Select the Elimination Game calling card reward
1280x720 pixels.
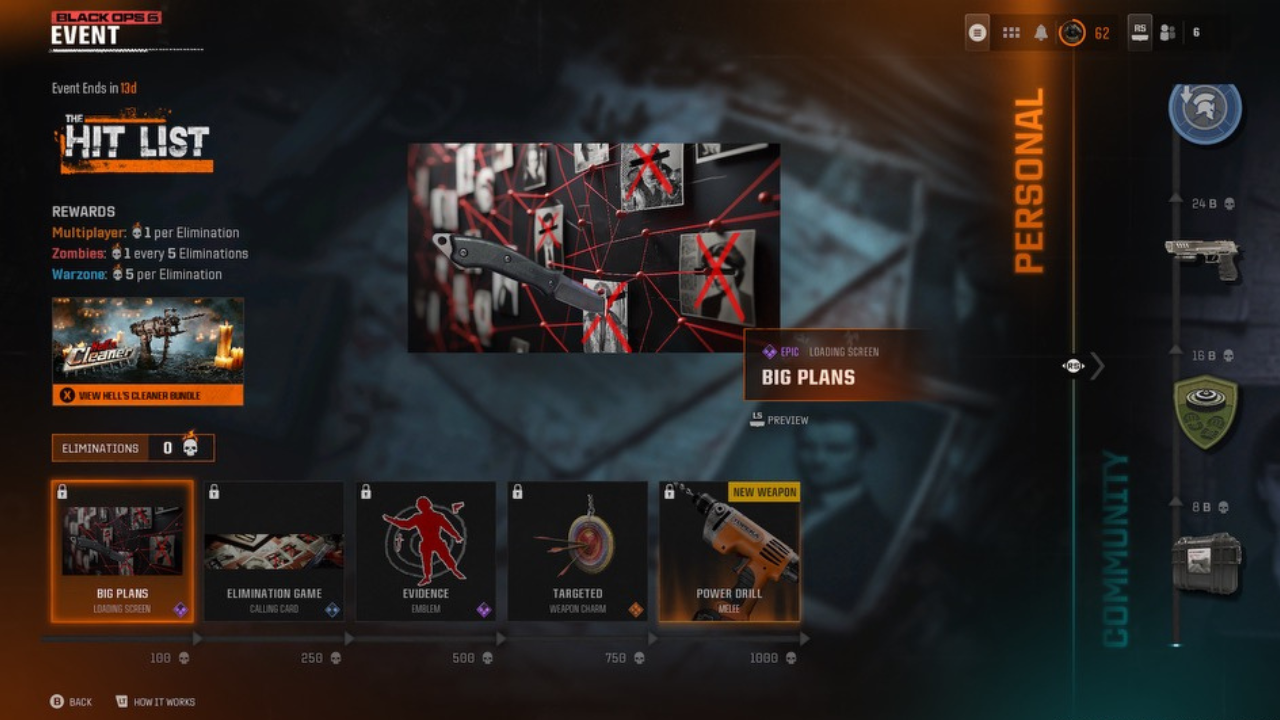pos(274,551)
